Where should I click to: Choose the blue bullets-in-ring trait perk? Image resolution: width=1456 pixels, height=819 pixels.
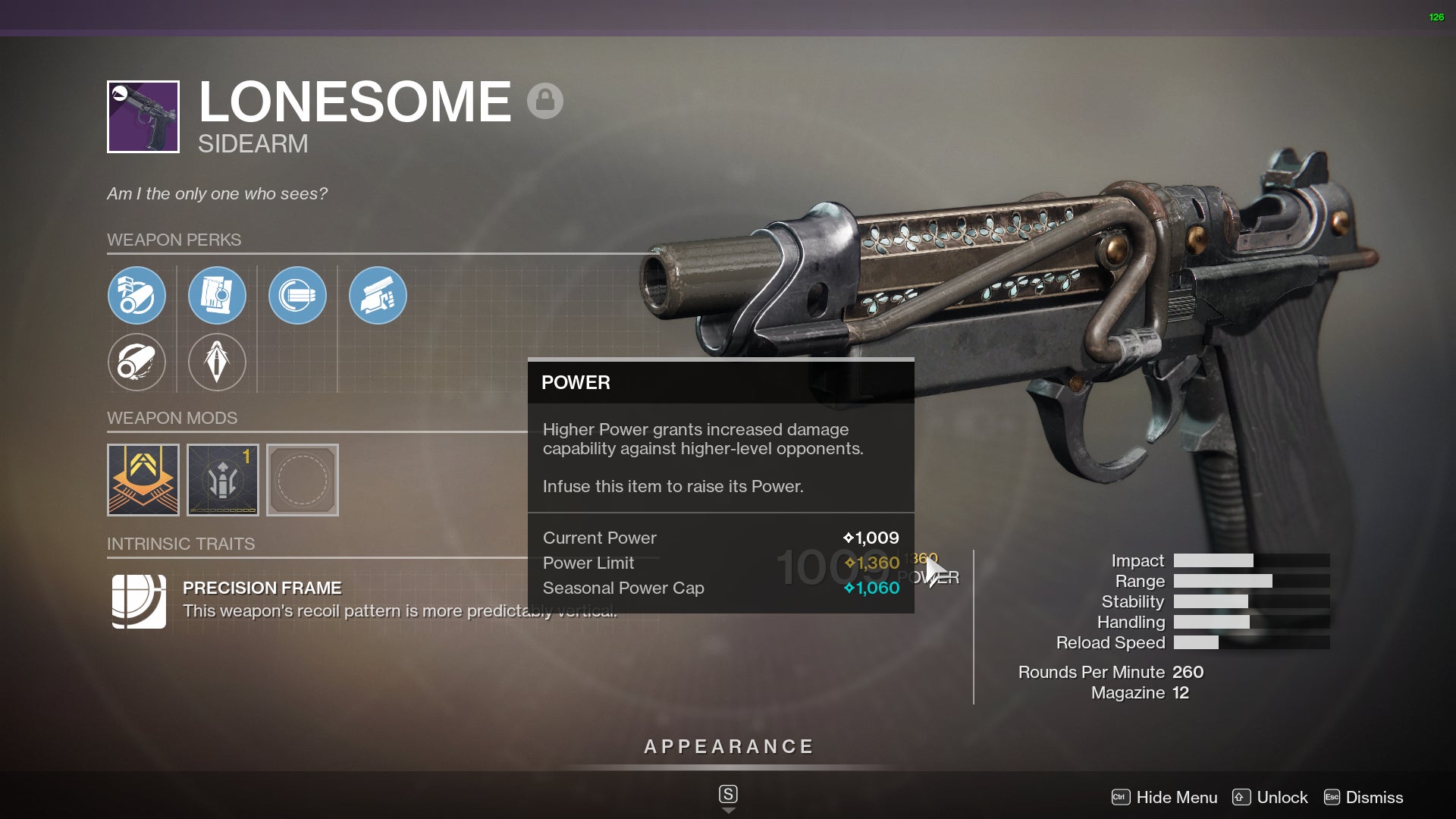point(297,296)
